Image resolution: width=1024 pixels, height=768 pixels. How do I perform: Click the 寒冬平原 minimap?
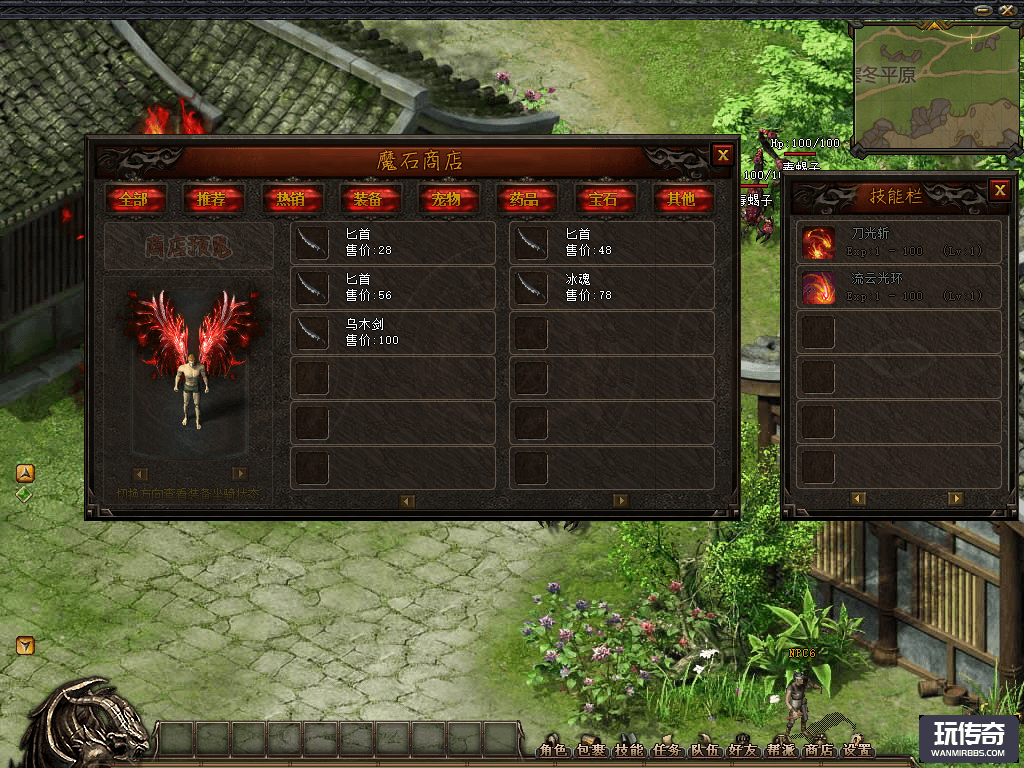(930, 86)
